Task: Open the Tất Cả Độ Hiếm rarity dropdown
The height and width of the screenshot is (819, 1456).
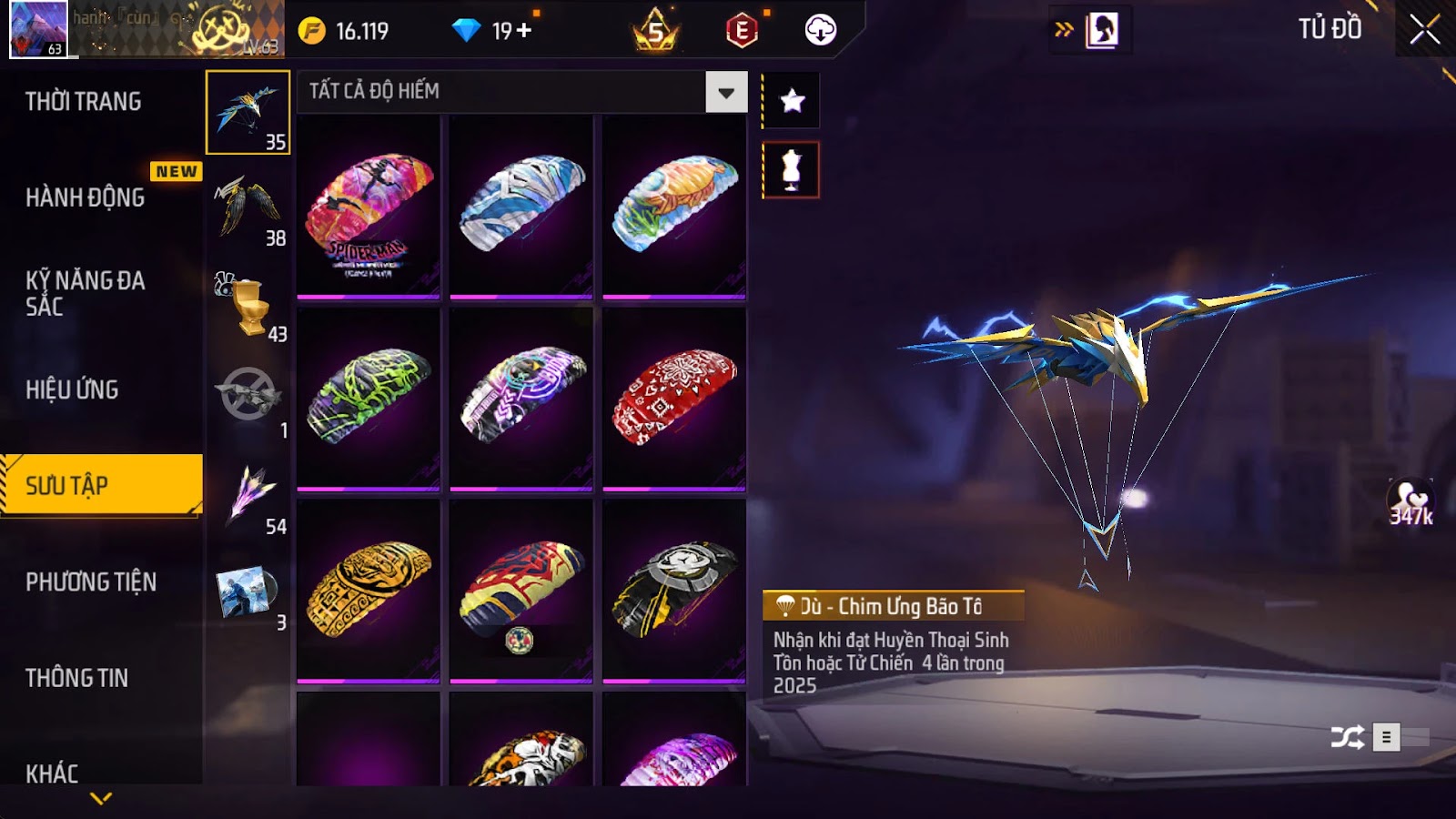Action: pos(725,92)
